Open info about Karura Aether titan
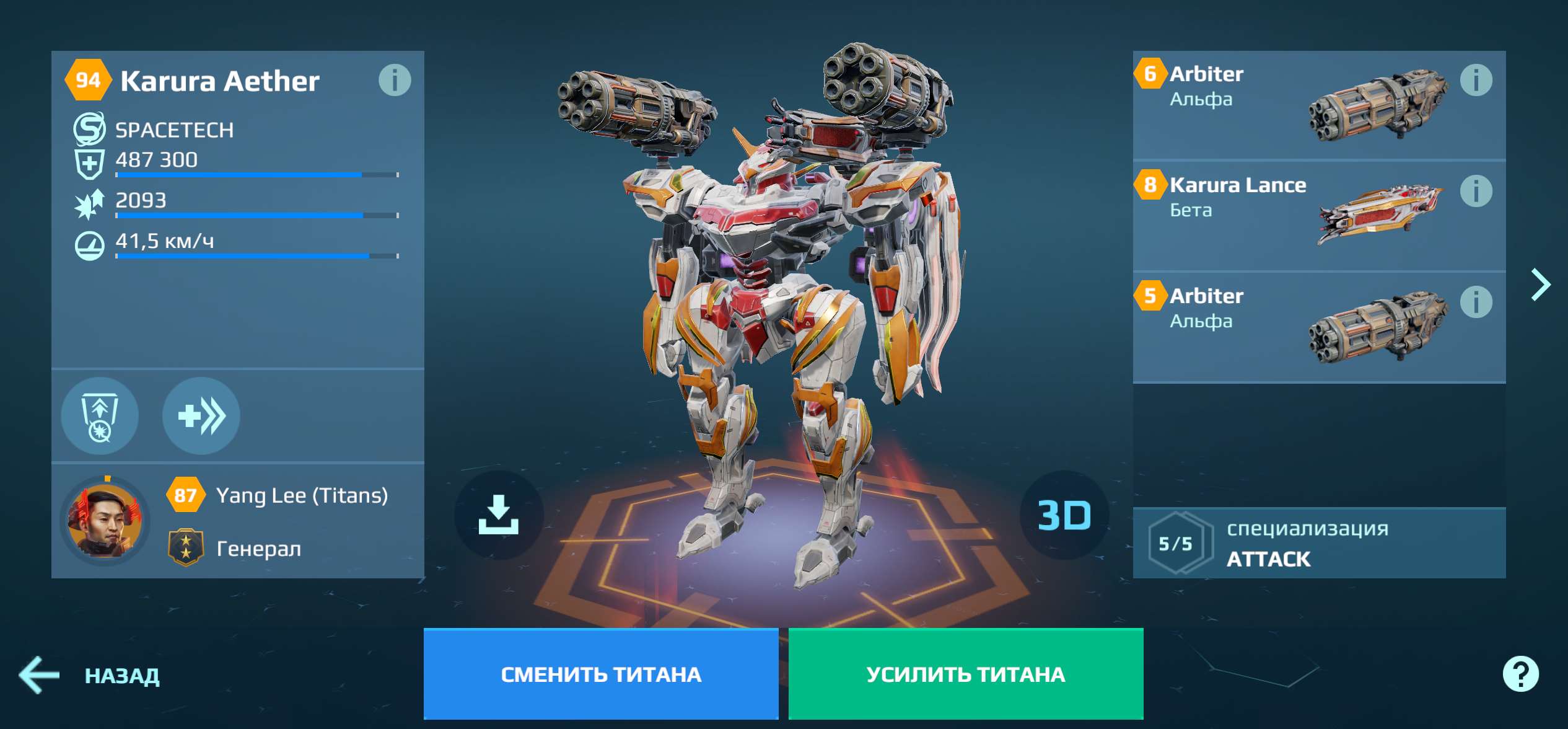 coord(397,80)
